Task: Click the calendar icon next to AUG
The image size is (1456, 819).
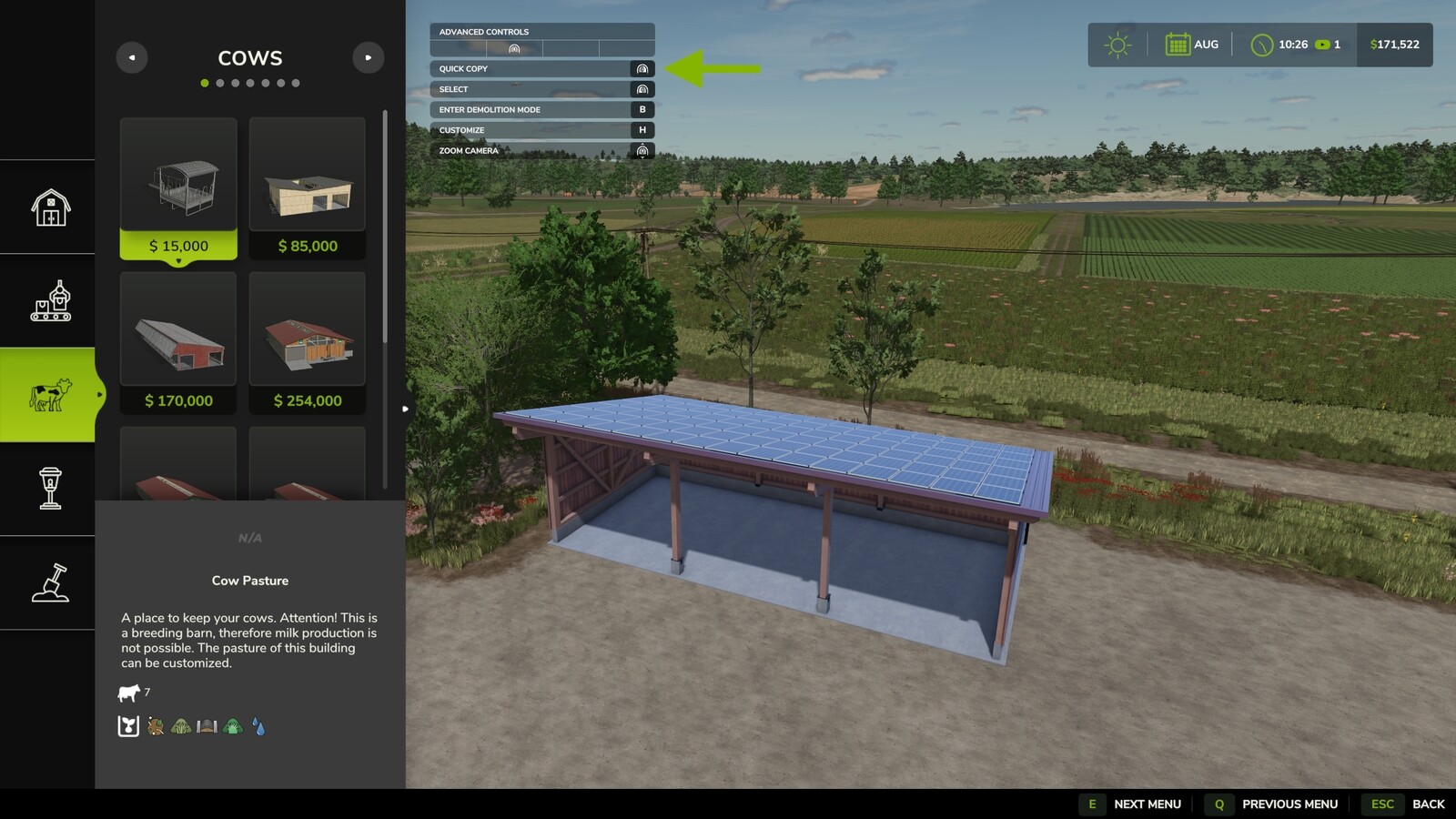Action: [1178, 43]
